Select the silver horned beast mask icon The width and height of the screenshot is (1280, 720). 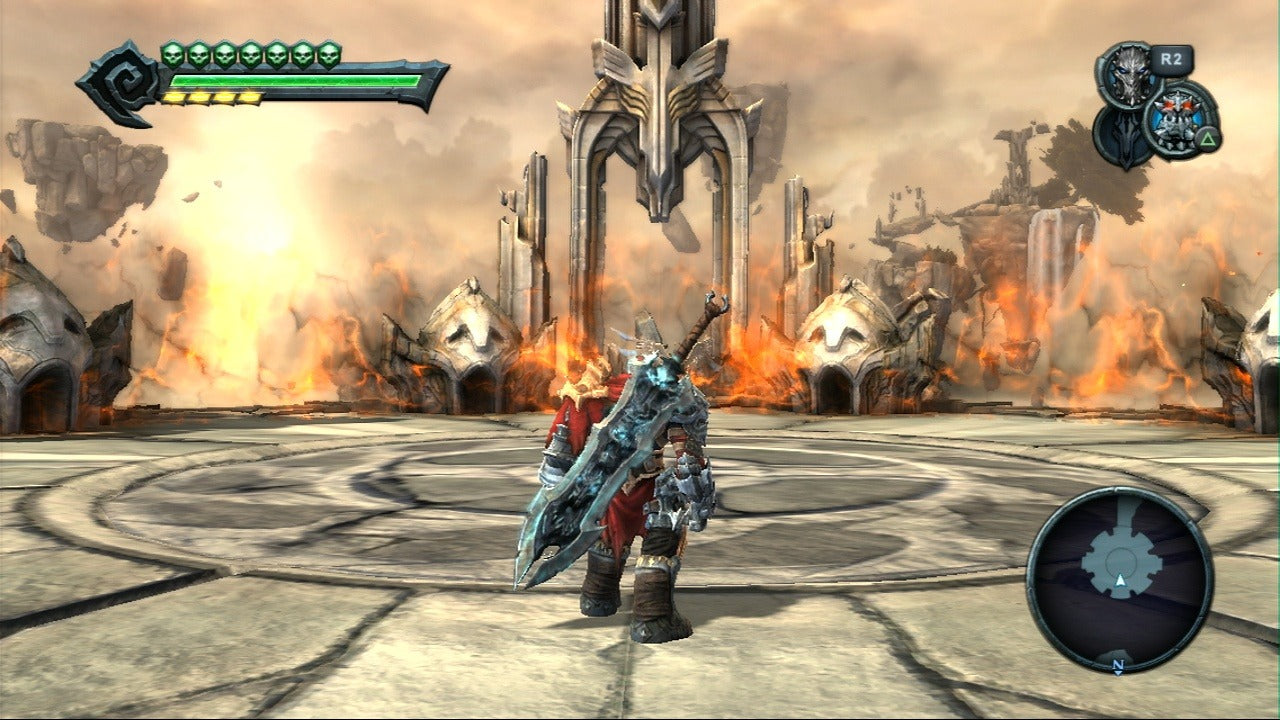pyautogui.click(x=1127, y=75)
